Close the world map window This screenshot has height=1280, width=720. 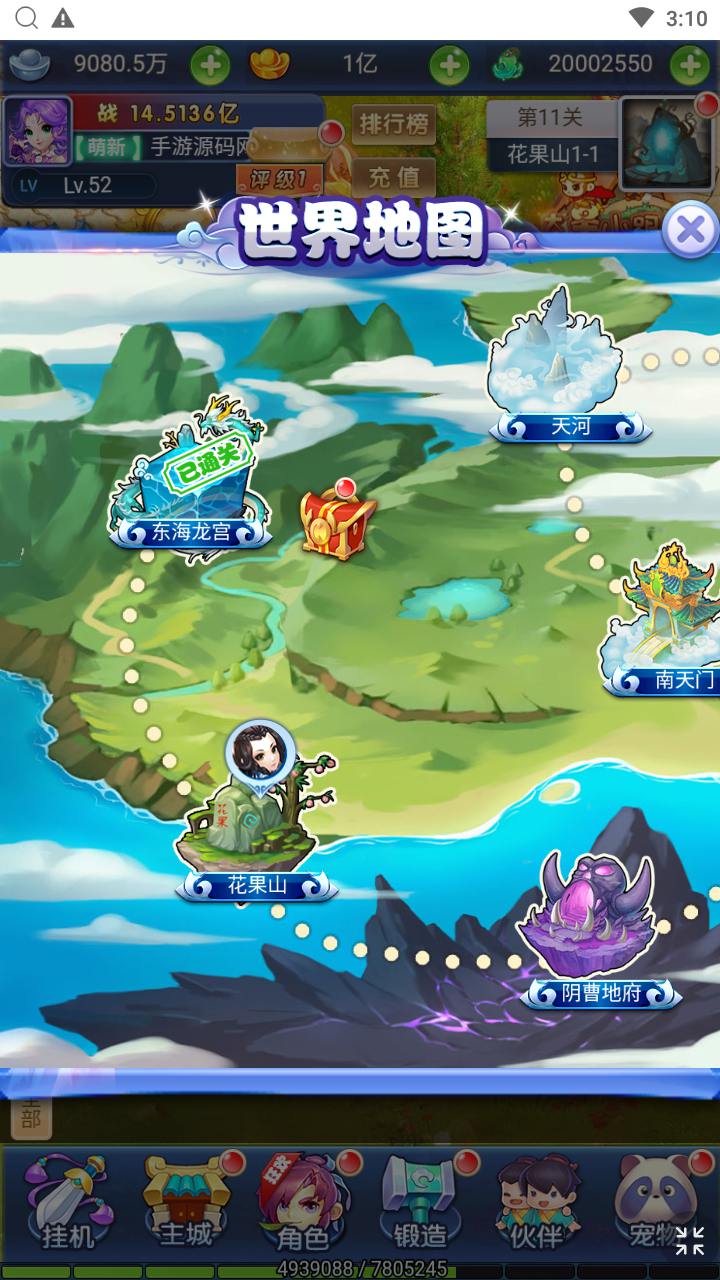tap(689, 230)
